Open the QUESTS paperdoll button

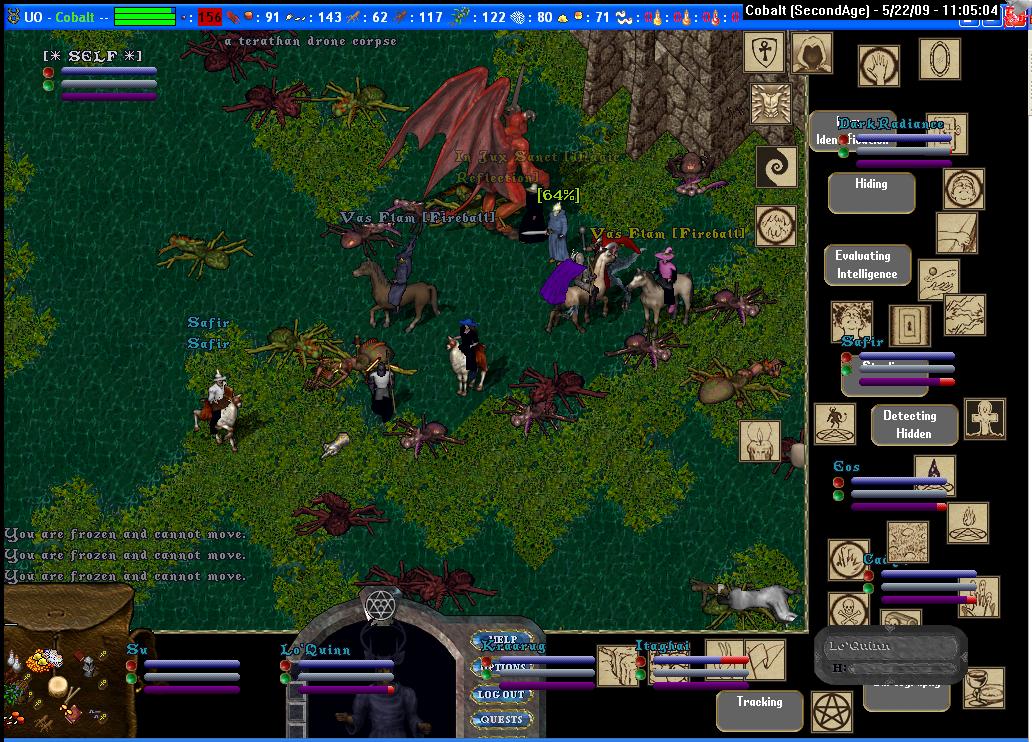[501, 719]
